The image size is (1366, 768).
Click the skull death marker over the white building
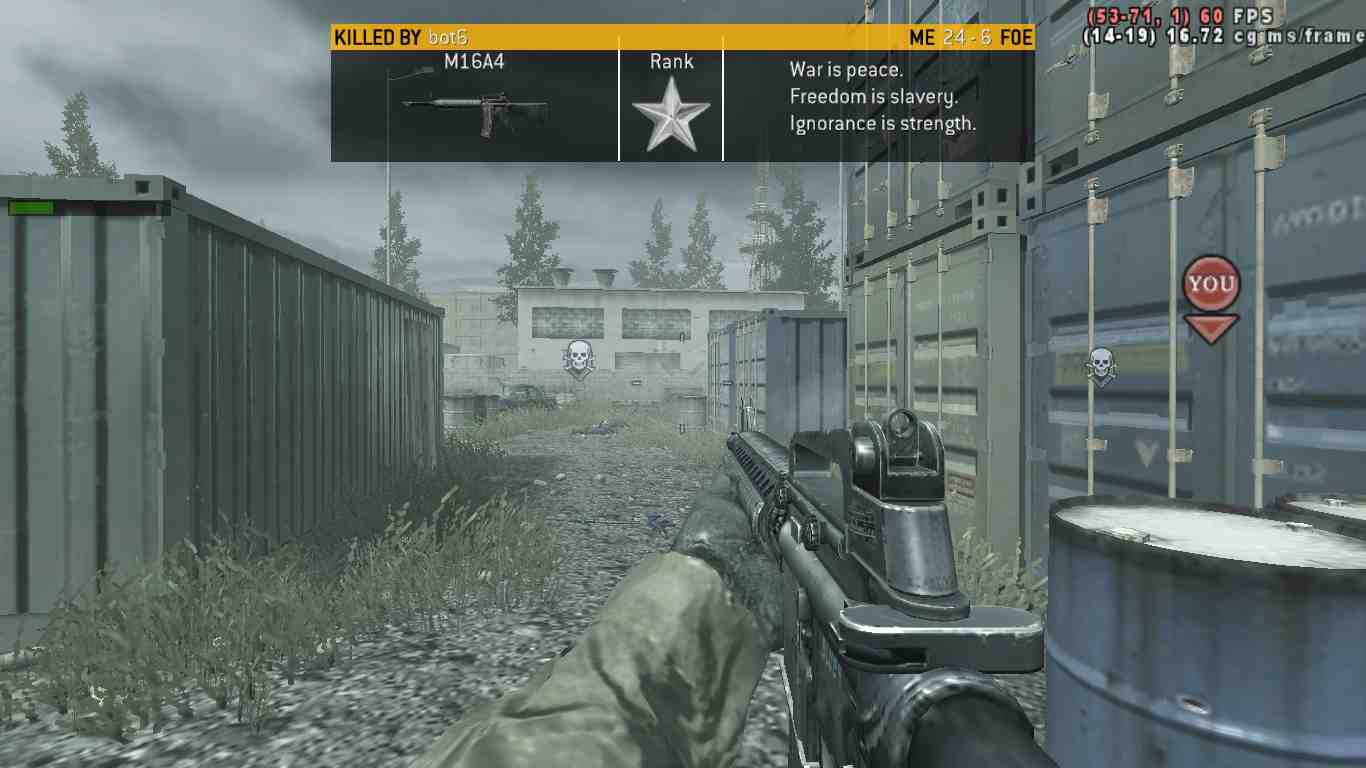click(577, 359)
